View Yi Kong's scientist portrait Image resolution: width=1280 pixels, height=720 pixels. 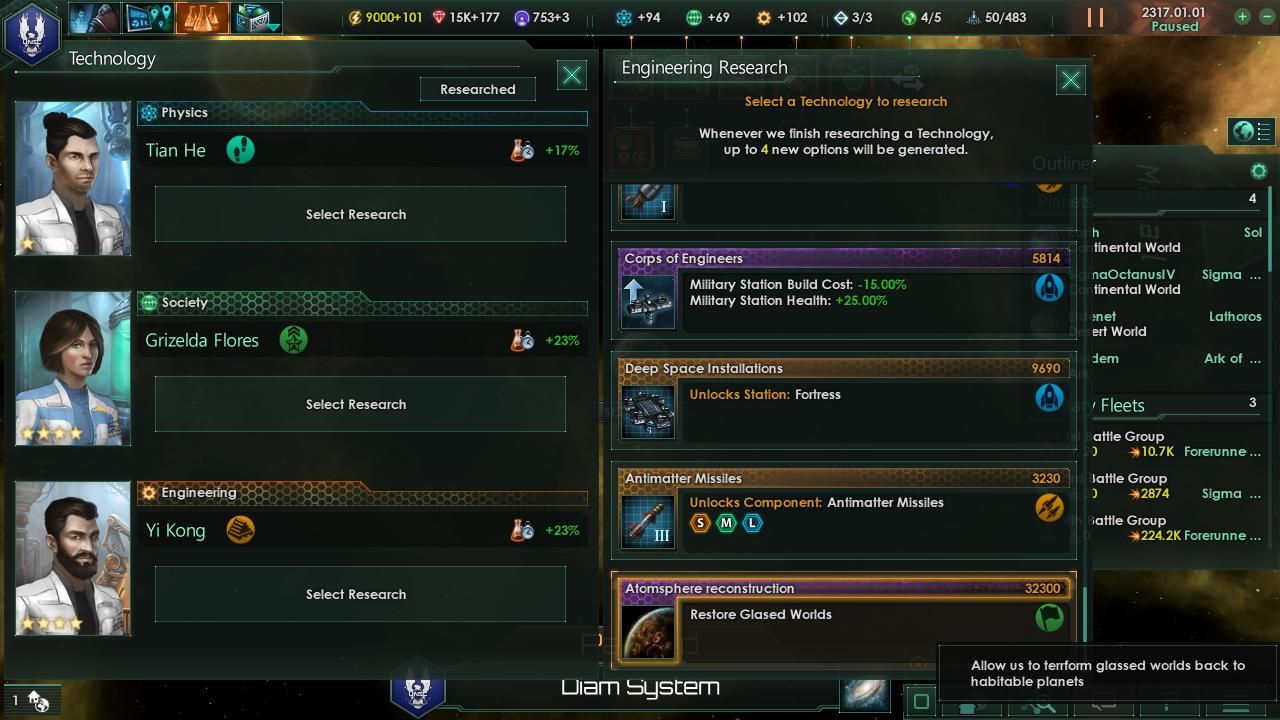tap(73, 558)
